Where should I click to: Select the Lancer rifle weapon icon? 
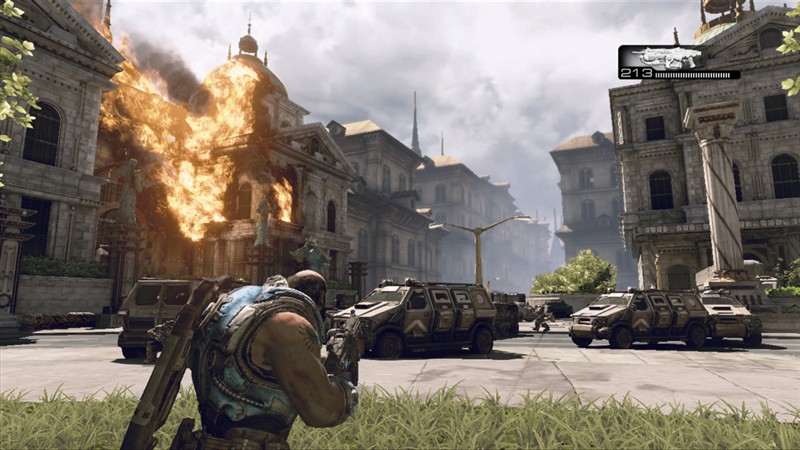coord(666,57)
